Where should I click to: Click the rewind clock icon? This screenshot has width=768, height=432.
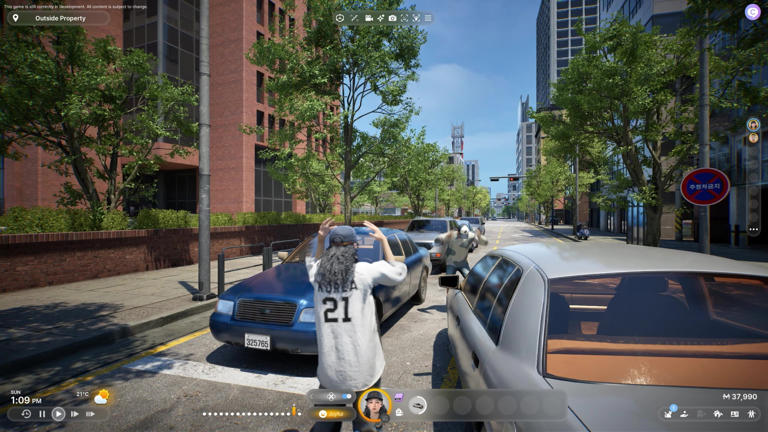[26, 414]
